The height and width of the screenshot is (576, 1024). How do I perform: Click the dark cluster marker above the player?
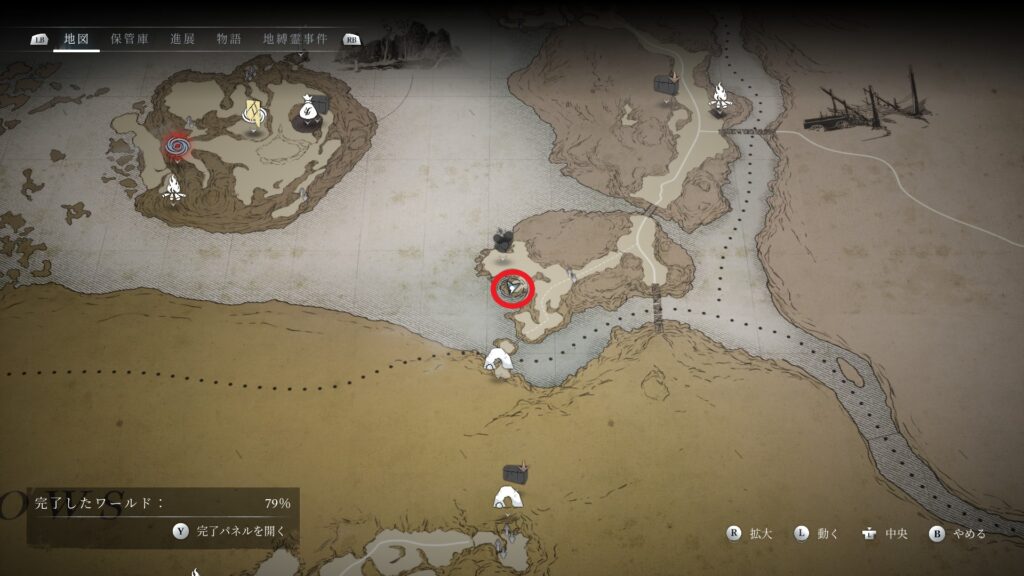point(502,240)
